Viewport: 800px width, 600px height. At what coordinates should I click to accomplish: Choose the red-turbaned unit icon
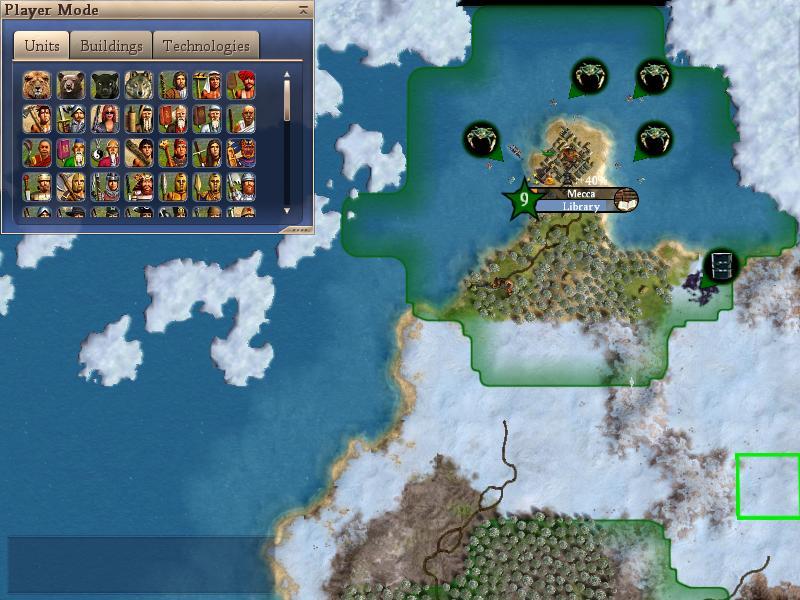241,85
